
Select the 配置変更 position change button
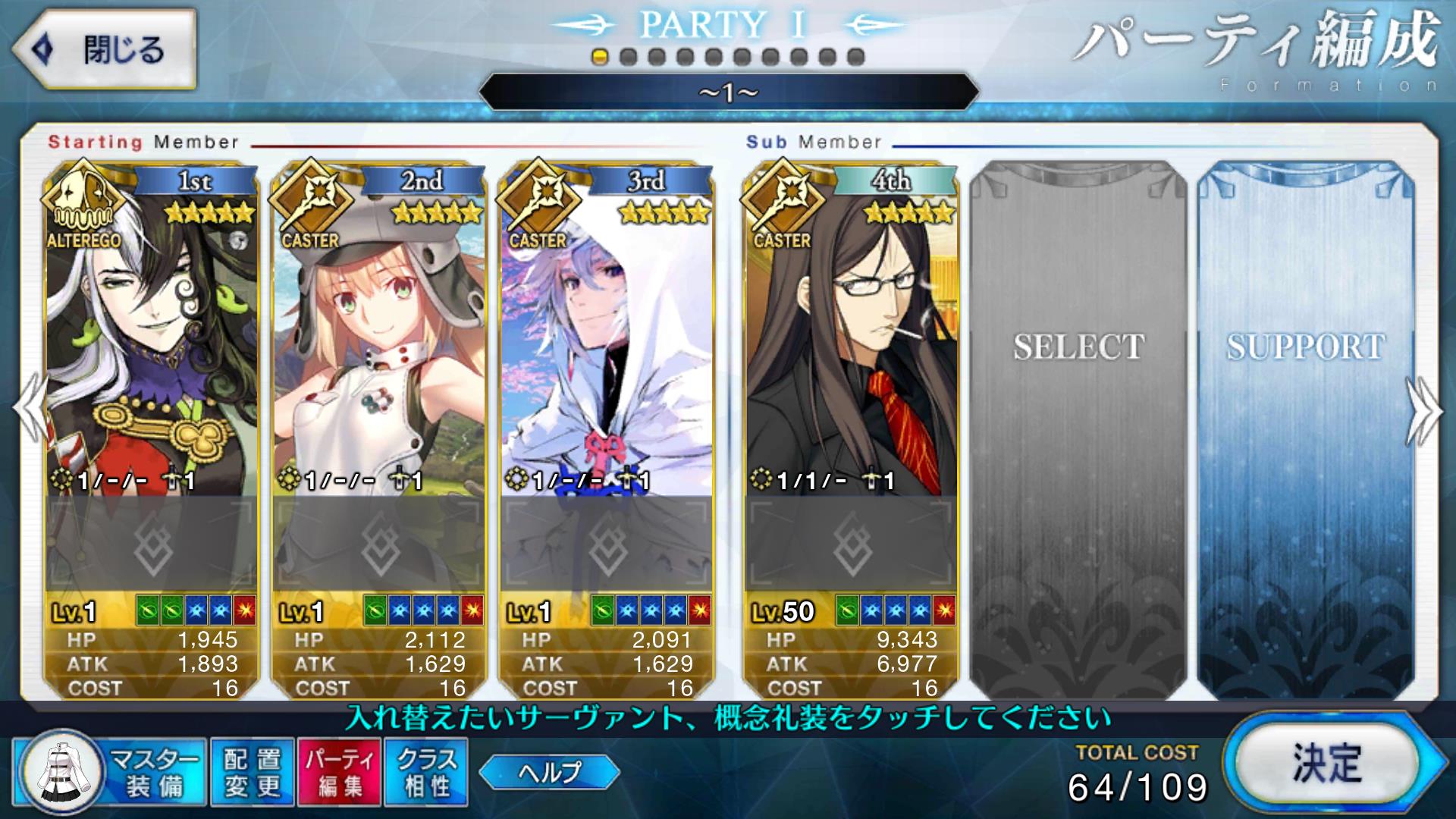[252, 772]
